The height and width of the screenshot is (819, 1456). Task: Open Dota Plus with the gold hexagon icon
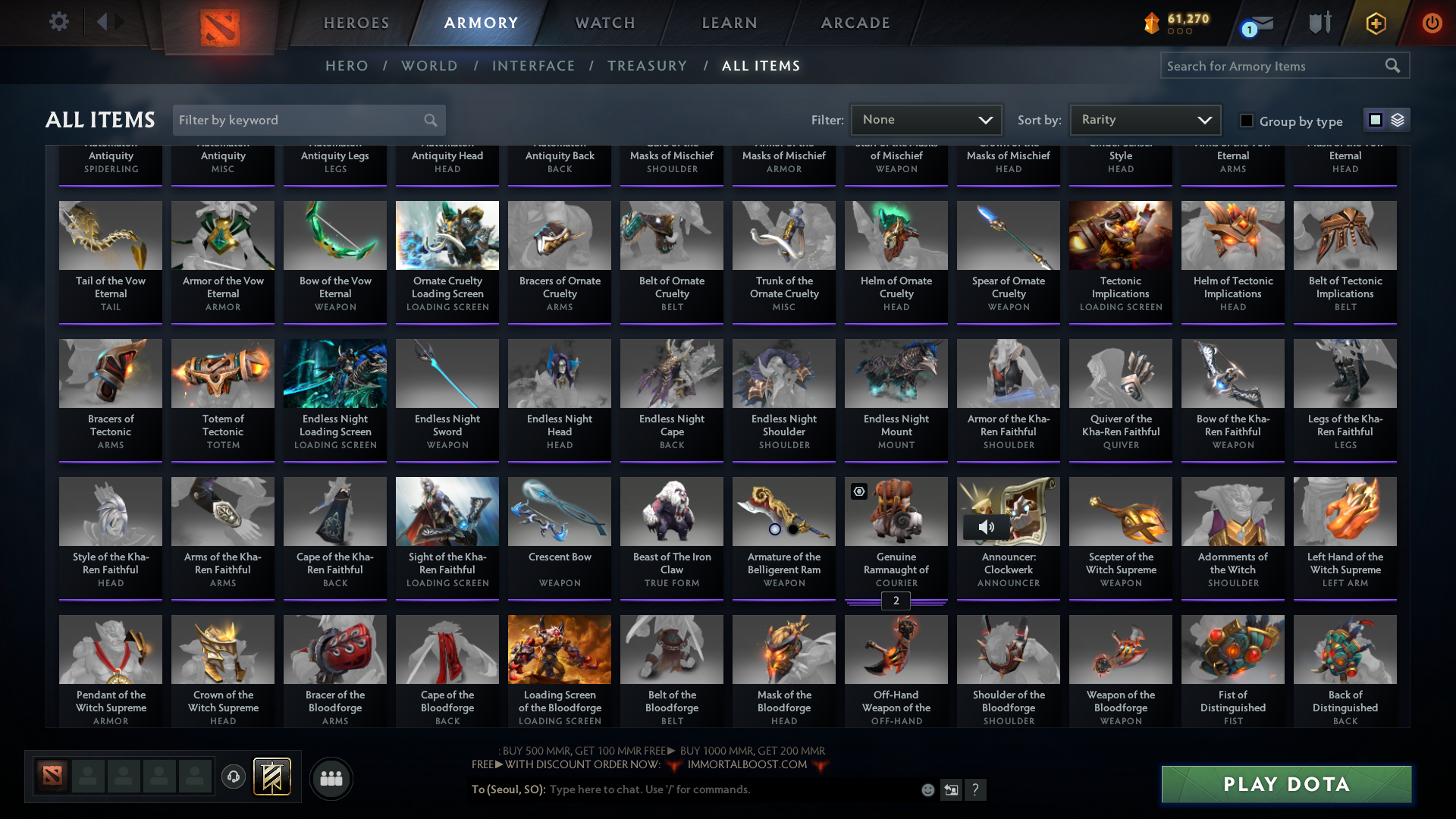(x=1375, y=23)
